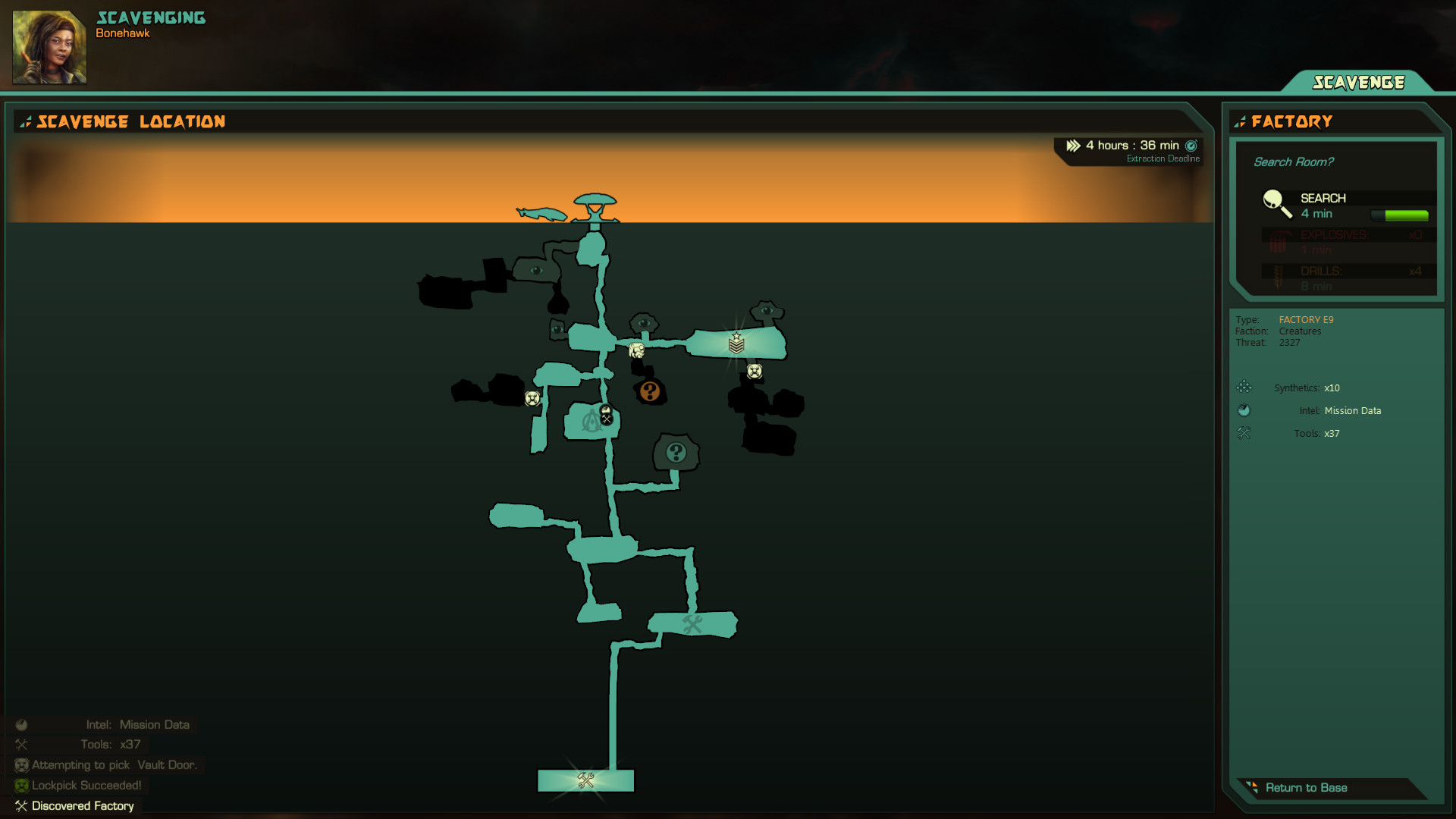The image size is (1456, 819).
Task: Open the crossed-tools room at map bottom
Action: click(x=584, y=780)
